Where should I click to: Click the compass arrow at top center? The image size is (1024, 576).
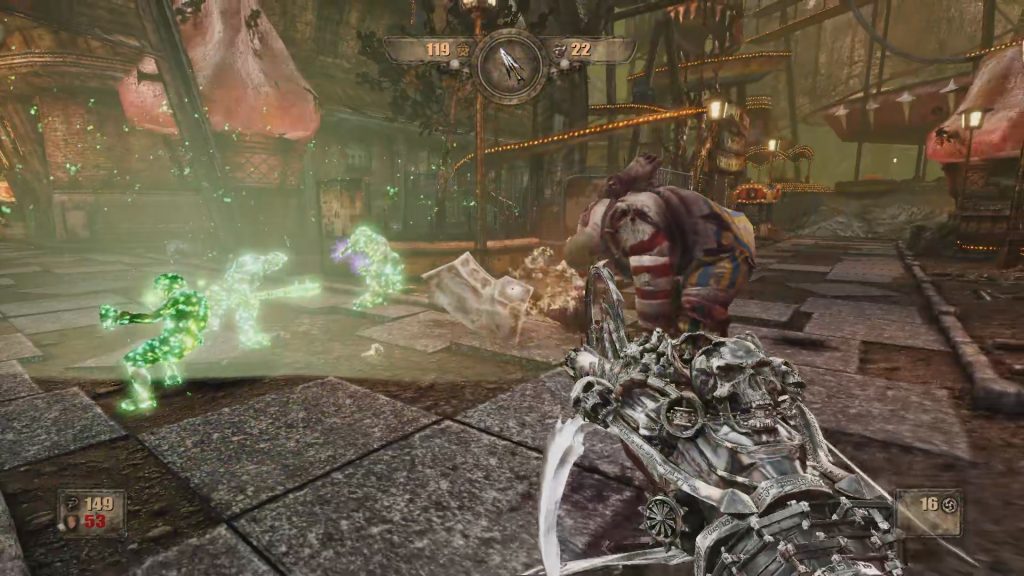510,64
